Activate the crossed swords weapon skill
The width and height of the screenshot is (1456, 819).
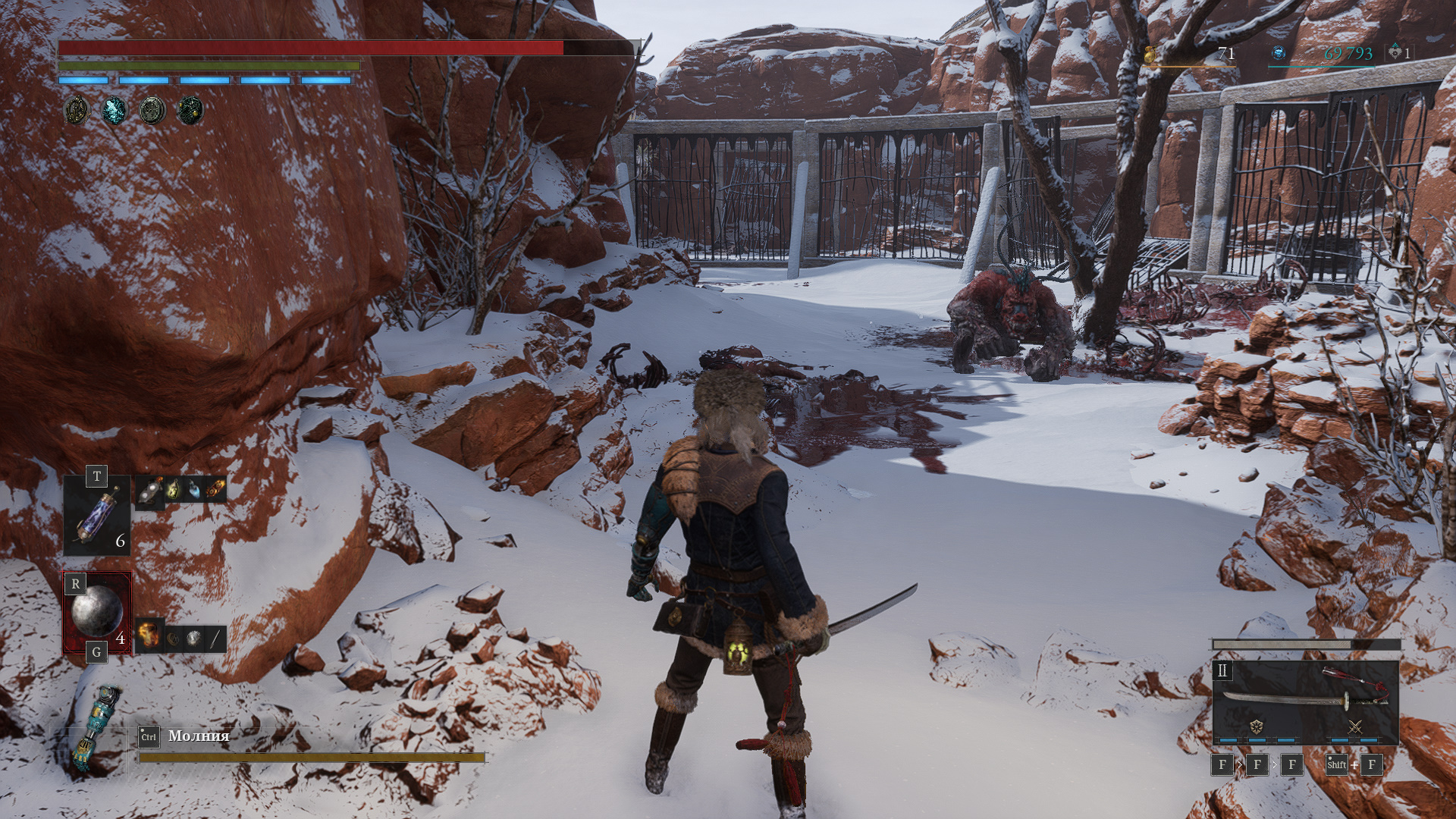click(x=1355, y=726)
